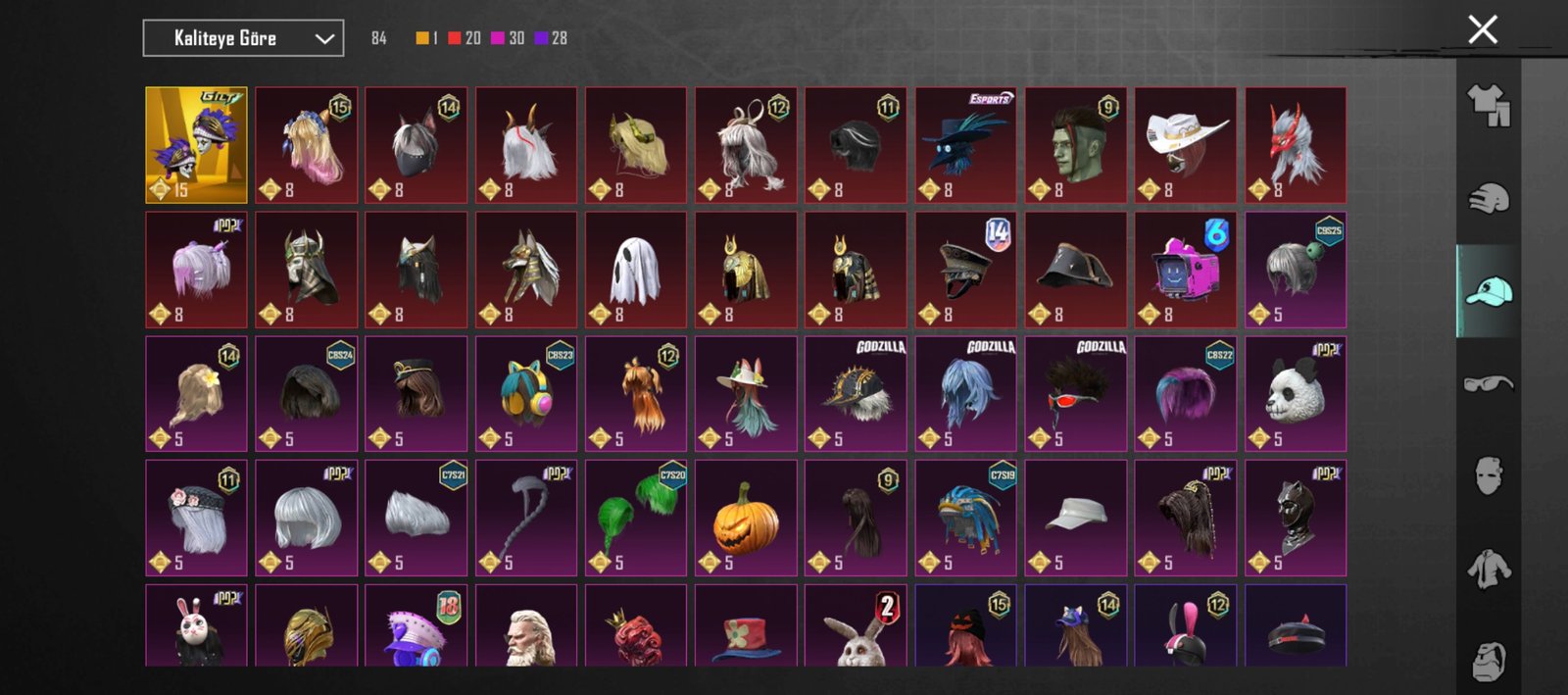Choose the Esports blue feathered hat
The width and height of the screenshot is (1568, 695).
tap(965, 144)
